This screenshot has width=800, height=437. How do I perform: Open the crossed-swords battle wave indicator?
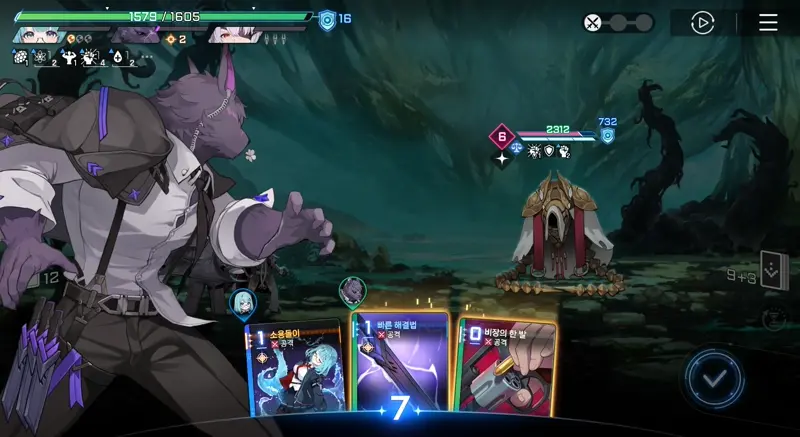(x=593, y=23)
